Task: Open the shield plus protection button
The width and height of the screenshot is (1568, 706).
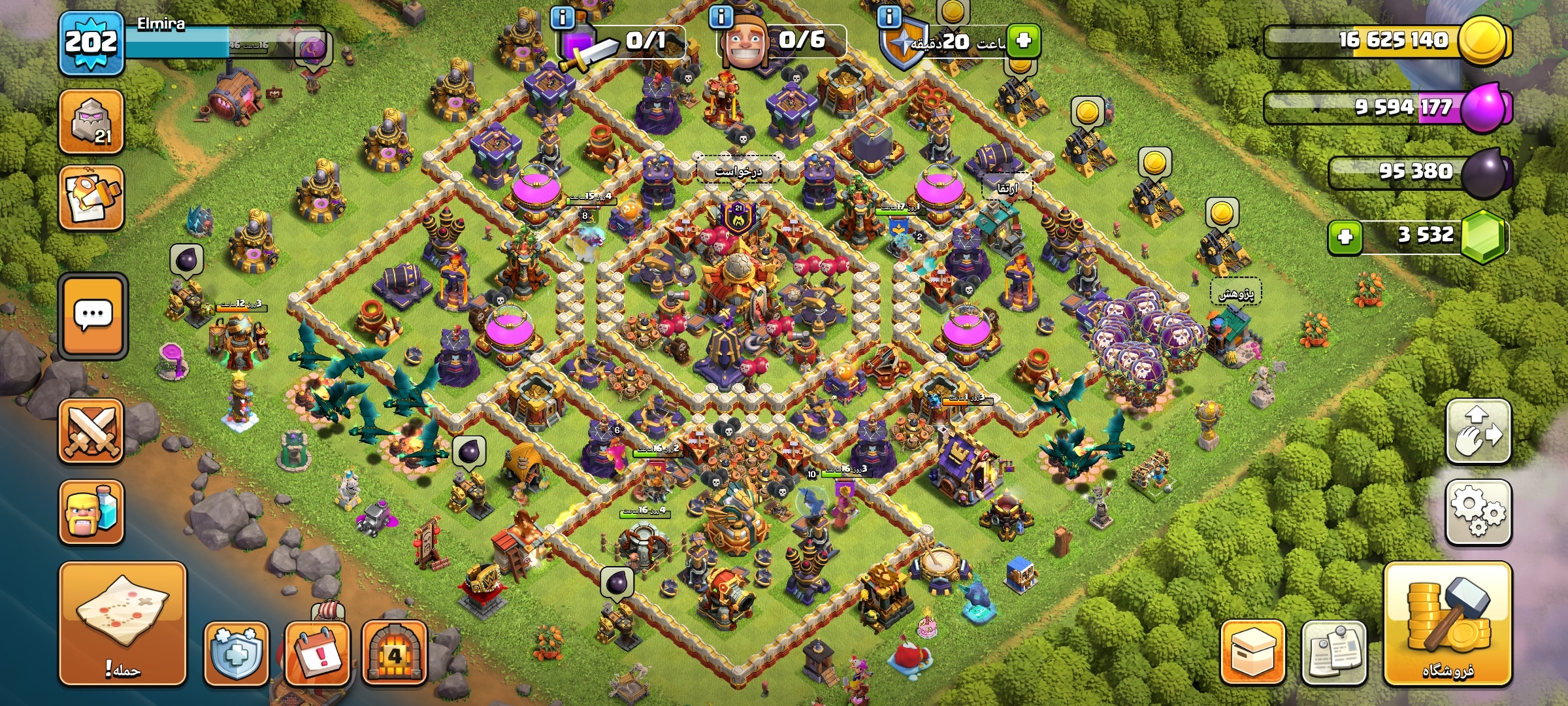Action: click(x=237, y=653)
